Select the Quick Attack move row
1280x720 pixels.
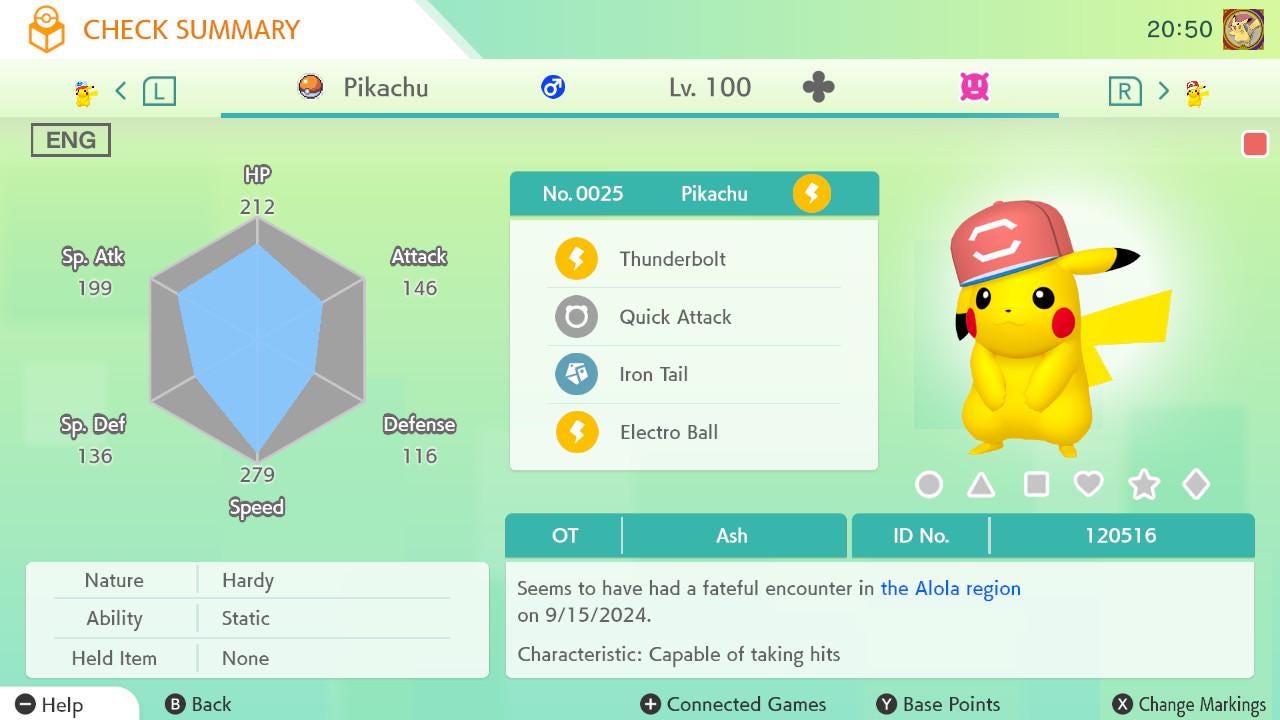click(x=693, y=317)
